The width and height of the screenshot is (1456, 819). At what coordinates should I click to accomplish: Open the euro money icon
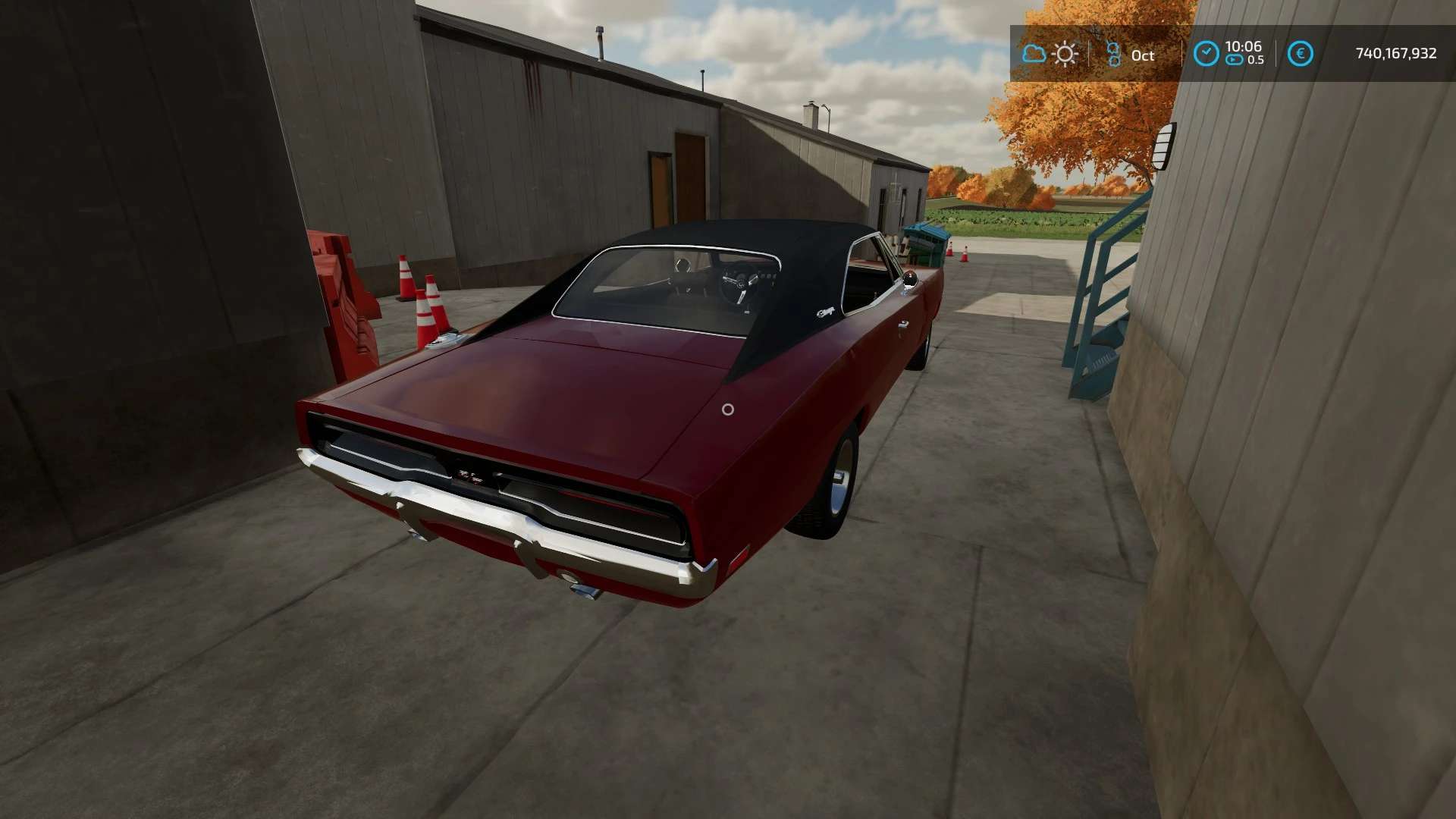tap(1301, 54)
